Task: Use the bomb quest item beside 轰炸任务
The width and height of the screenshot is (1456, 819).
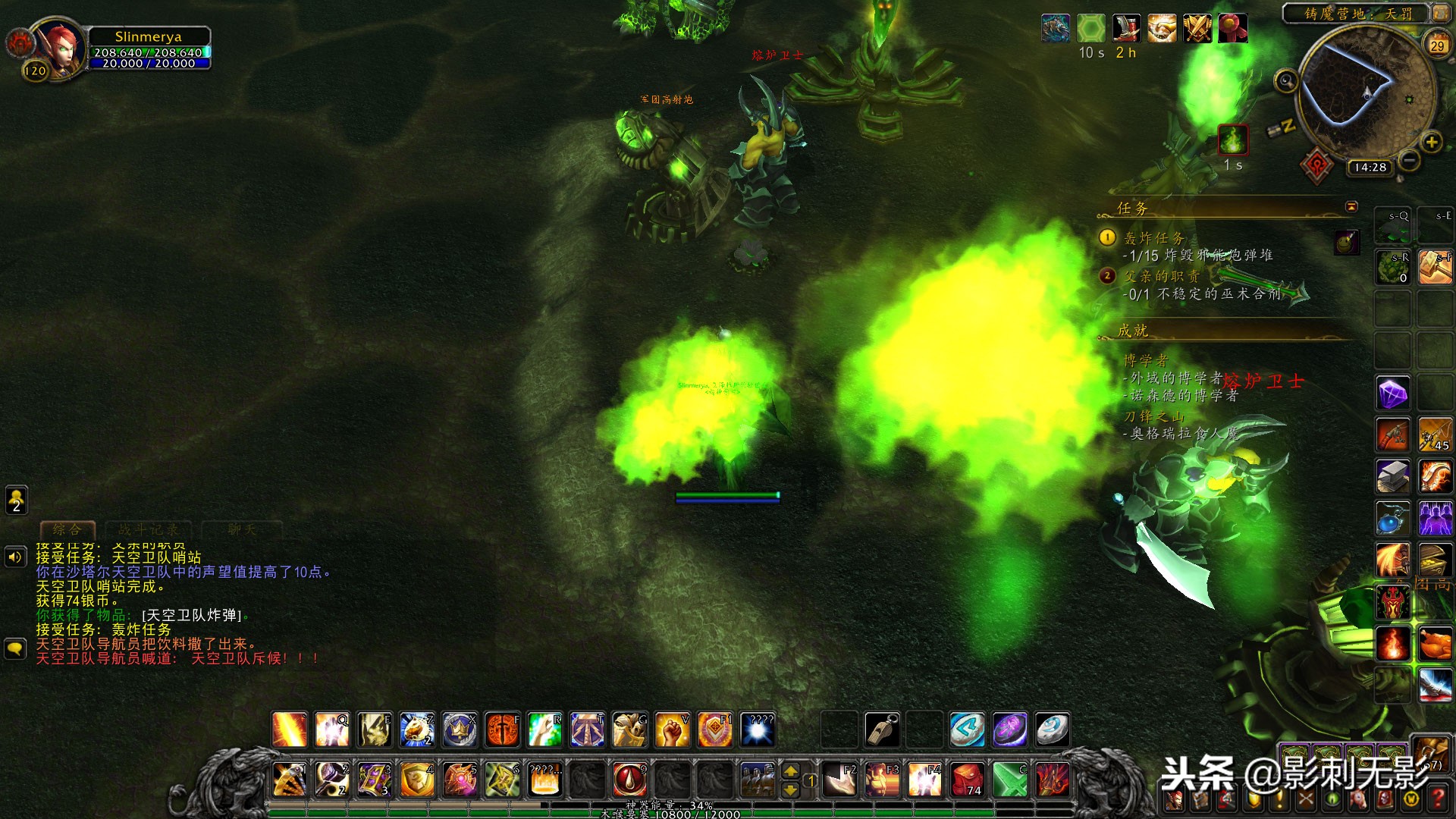Action: (x=1347, y=242)
